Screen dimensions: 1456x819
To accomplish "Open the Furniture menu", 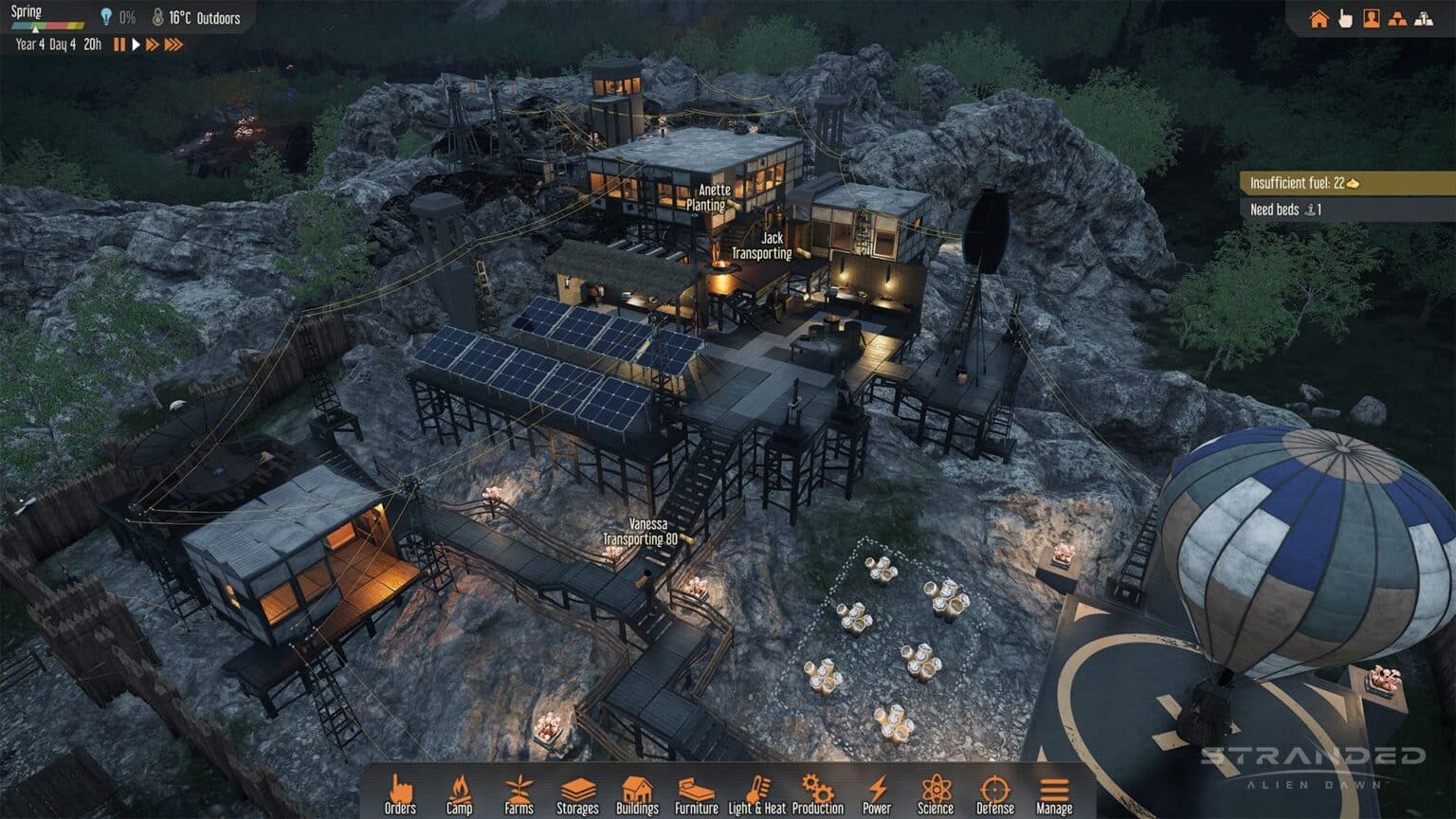I will pyautogui.click(x=697, y=794).
